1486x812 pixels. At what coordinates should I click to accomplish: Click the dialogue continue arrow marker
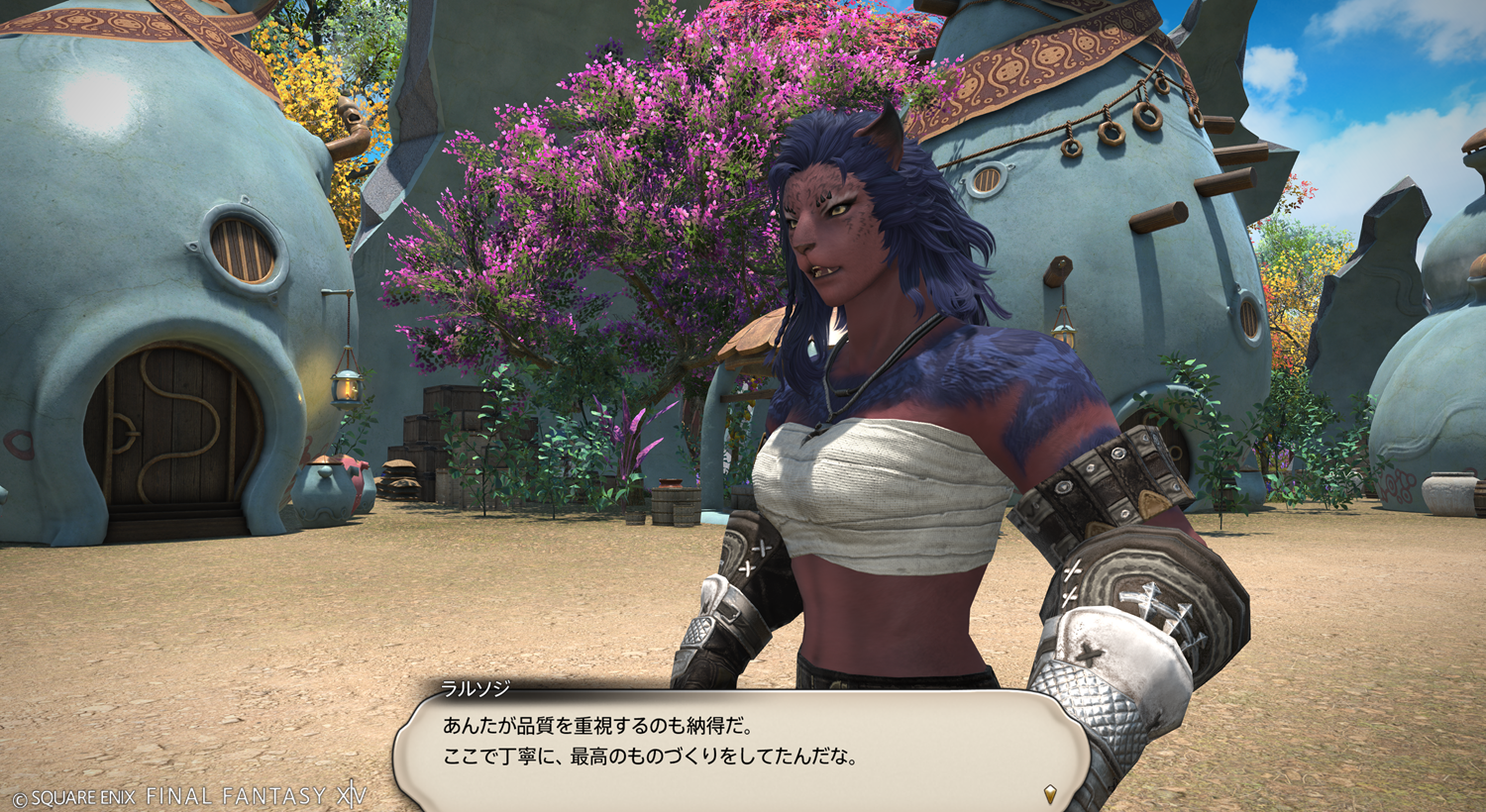[1050, 793]
